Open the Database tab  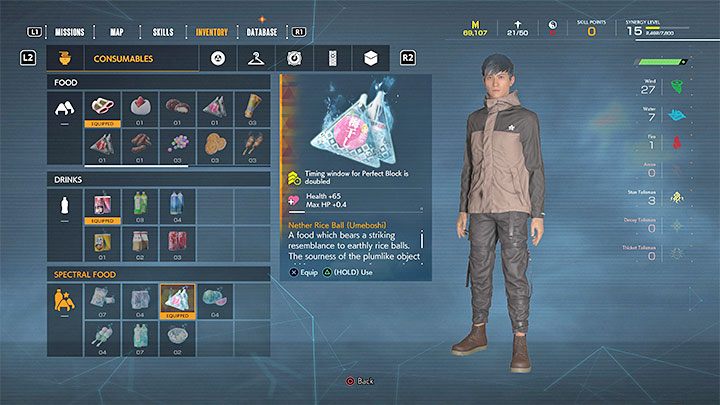pos(261,31)
